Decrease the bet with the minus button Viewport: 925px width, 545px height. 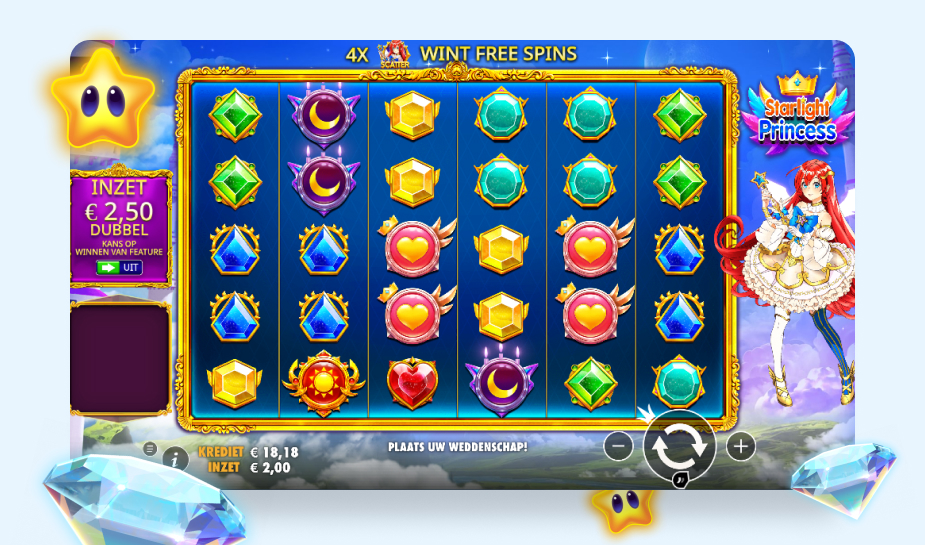pyautogui.click(x=618, y=447)
